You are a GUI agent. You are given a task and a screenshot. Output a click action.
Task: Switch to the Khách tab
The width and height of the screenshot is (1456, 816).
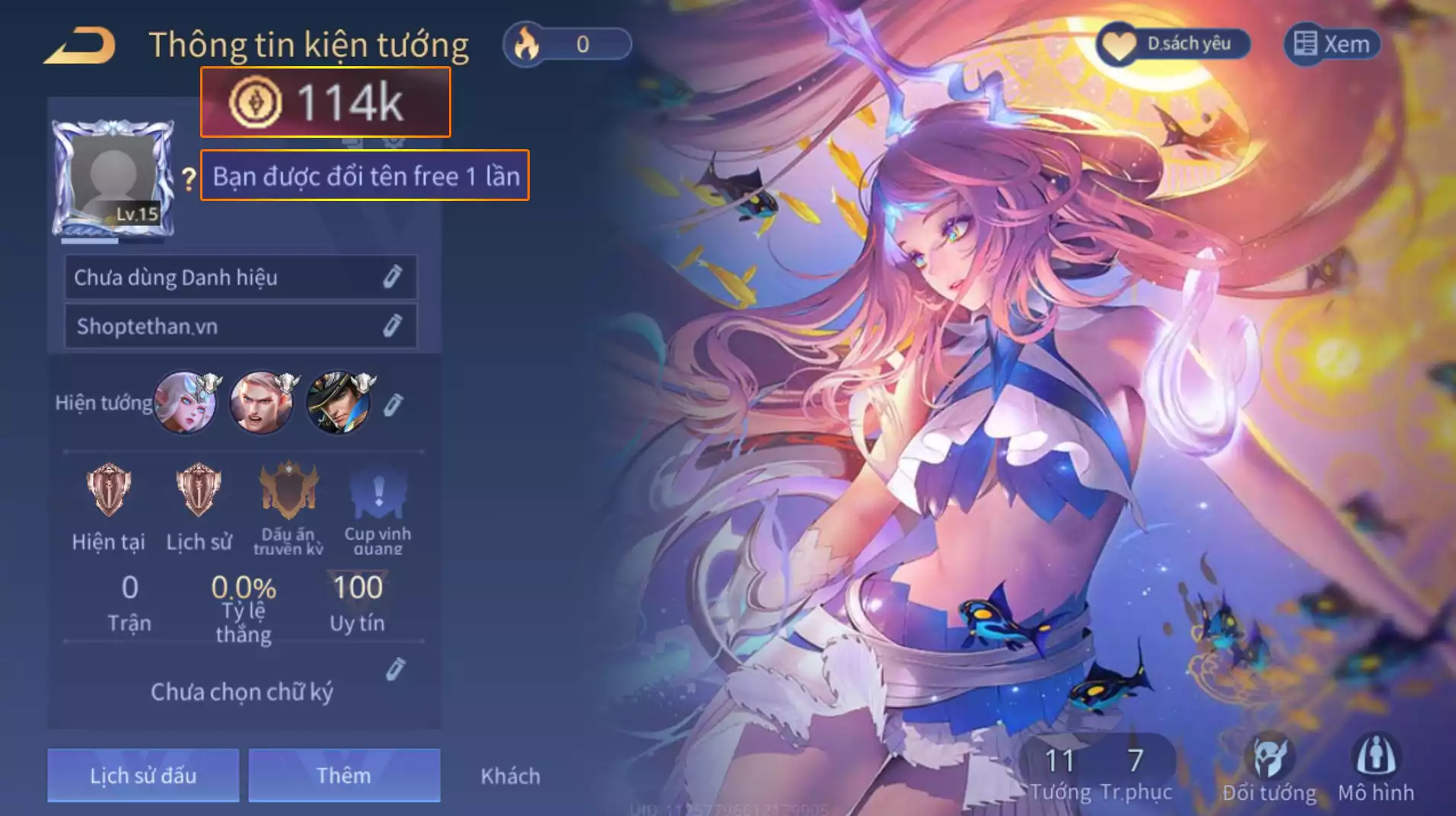point(511,776)
